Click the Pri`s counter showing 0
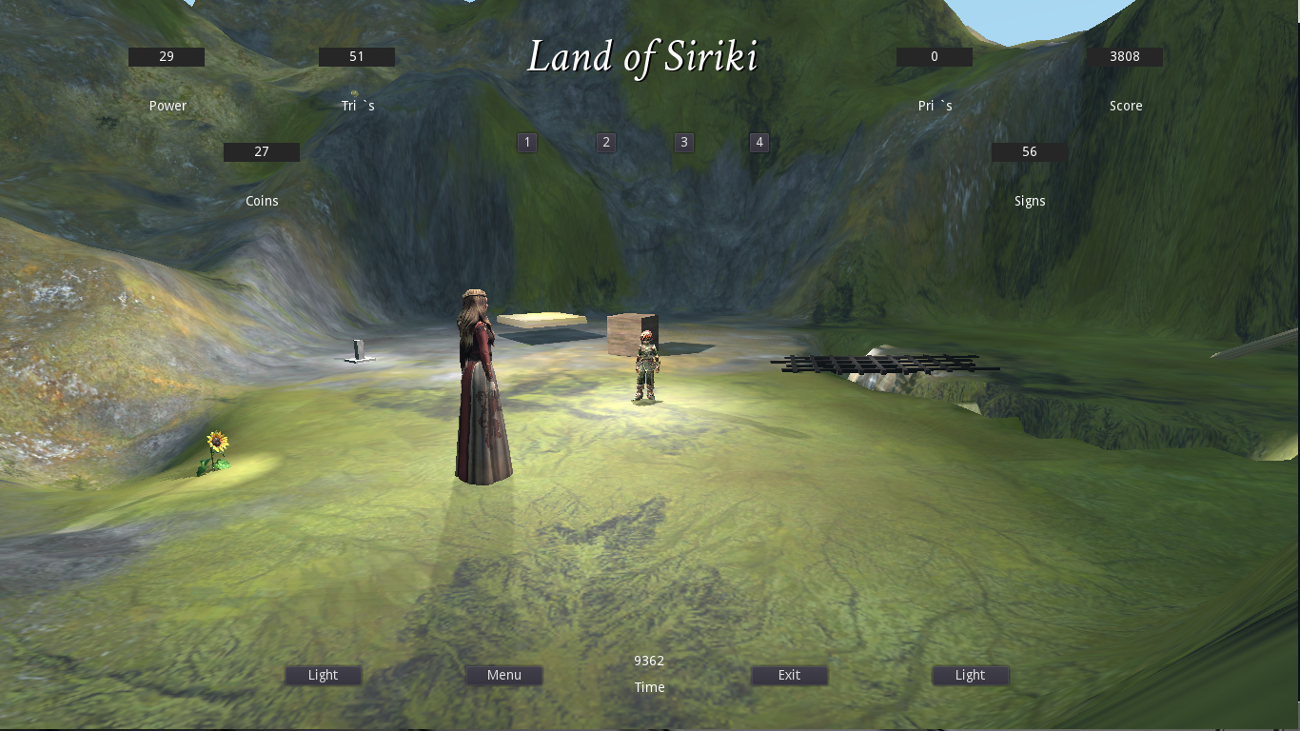1300x731 pixels. (934, 56)
